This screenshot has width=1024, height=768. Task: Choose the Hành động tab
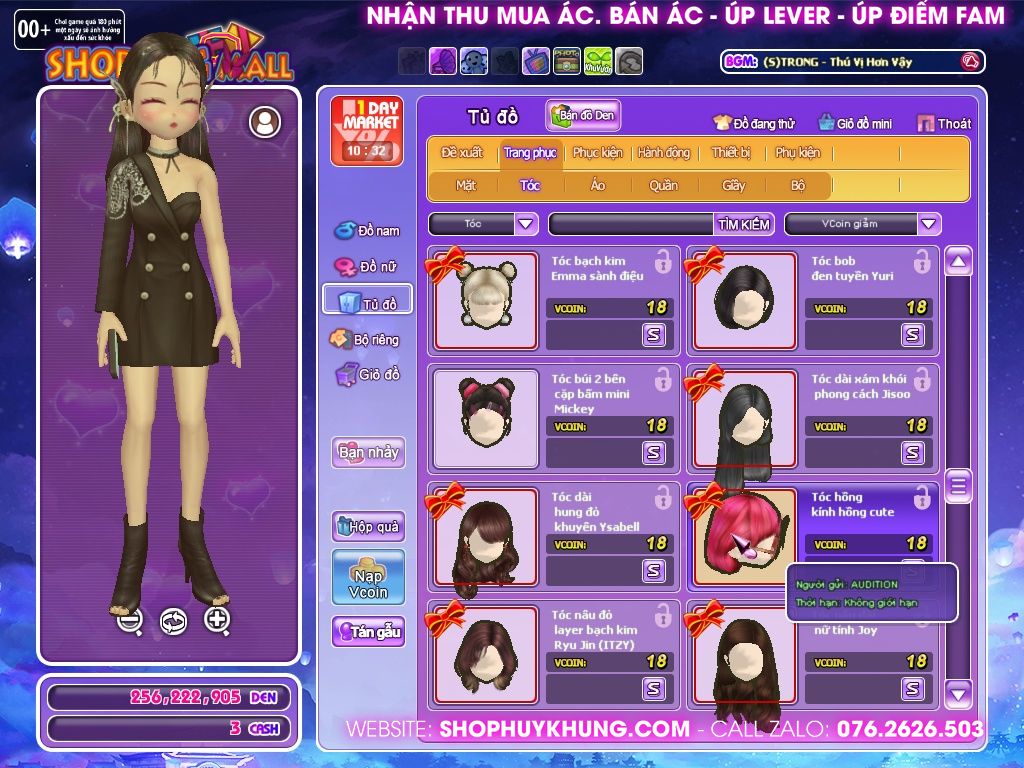pyautogui.click(x=664, y=153)
